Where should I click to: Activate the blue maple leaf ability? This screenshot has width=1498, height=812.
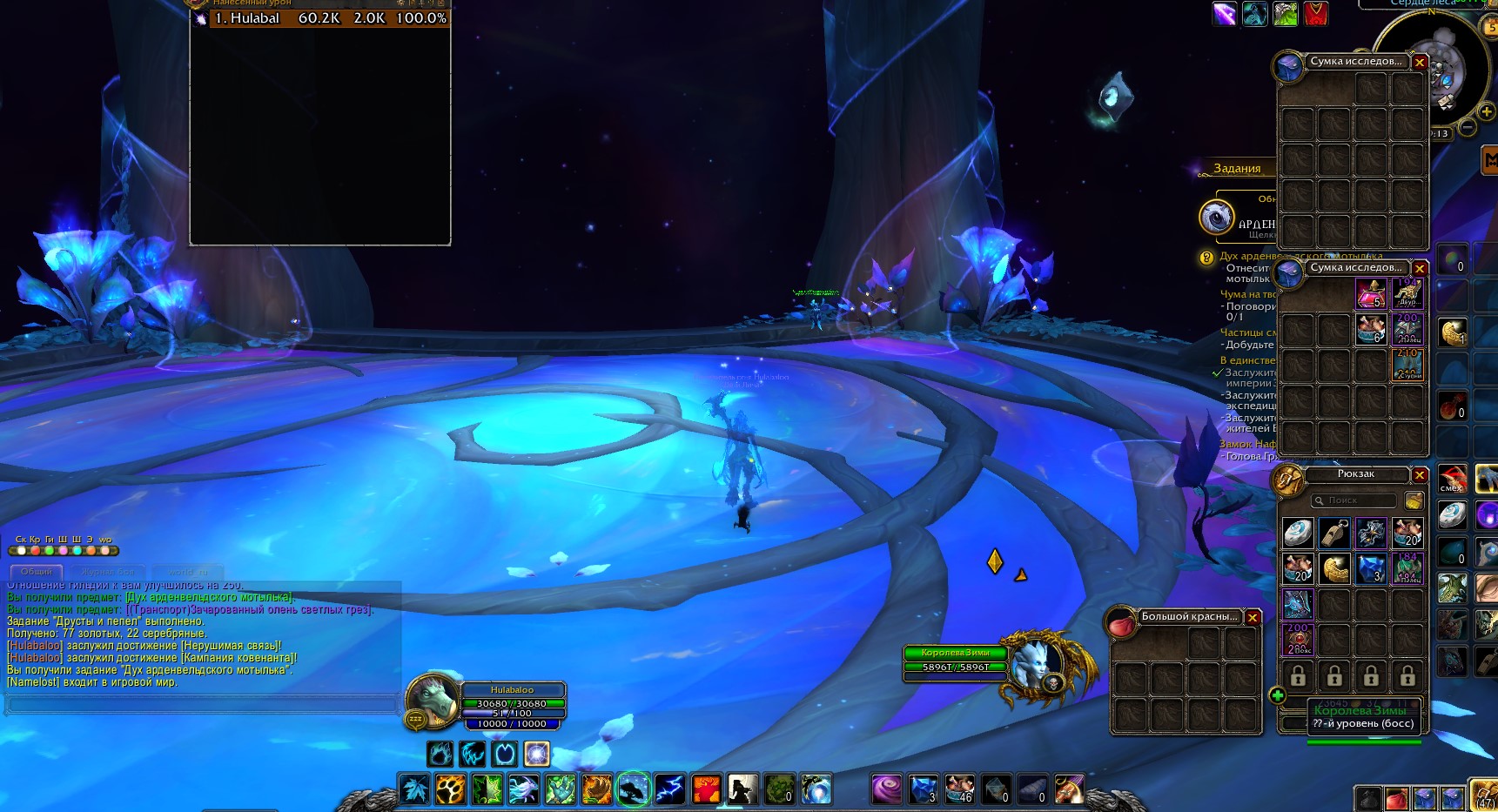(x=414, y=789)
